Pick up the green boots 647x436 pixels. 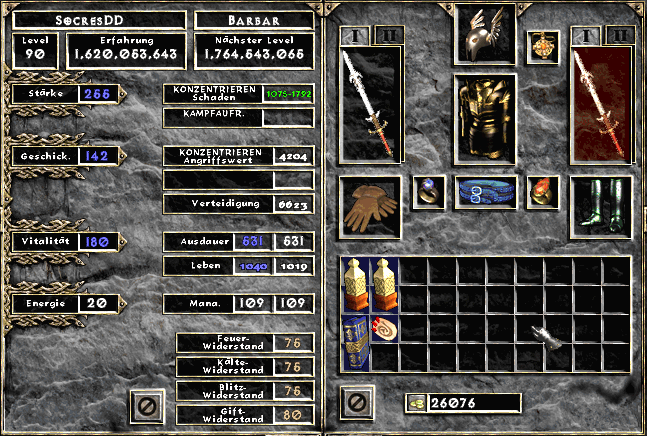pos(602,208)
